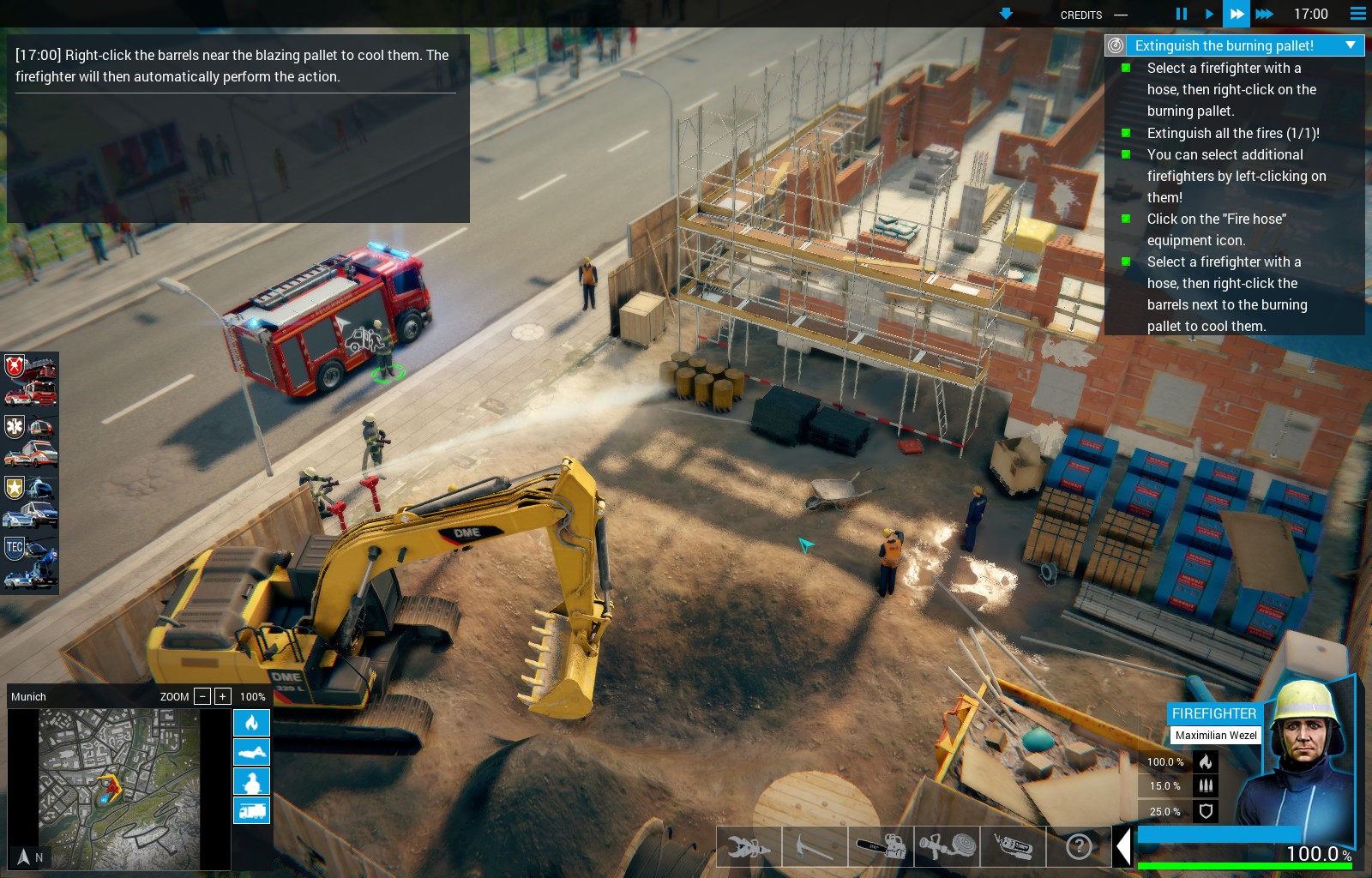Open the hamburger main menu

point(1357,14)
